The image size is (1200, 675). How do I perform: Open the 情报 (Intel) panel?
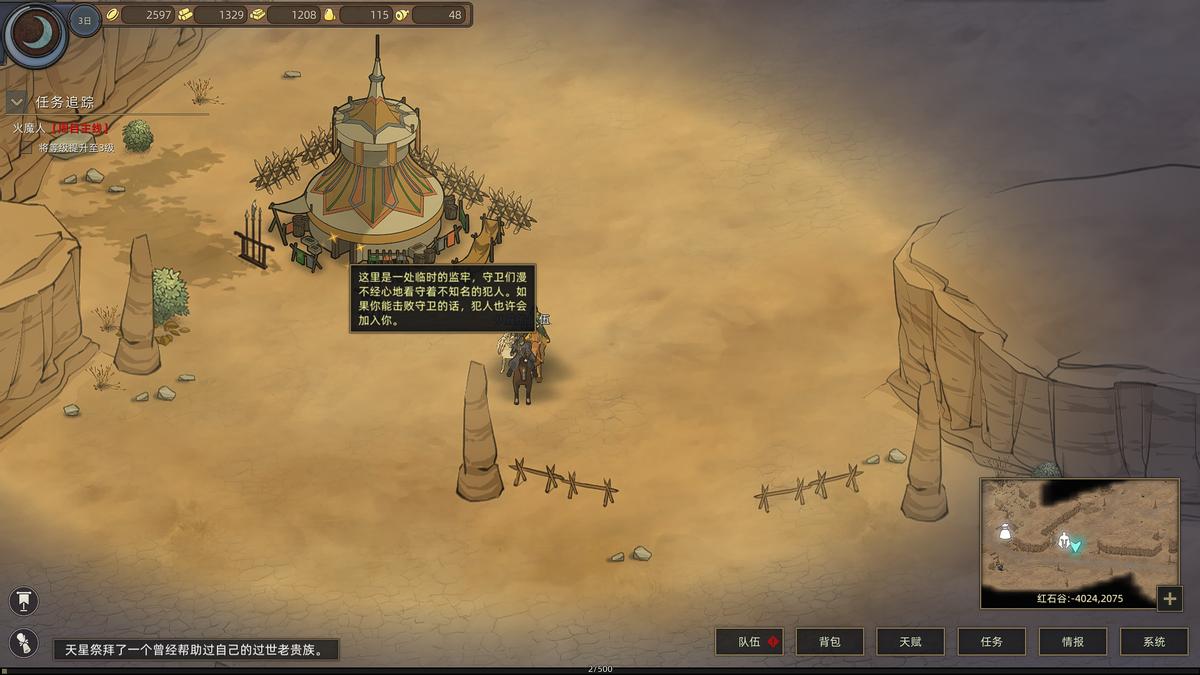coord(1072,642)
